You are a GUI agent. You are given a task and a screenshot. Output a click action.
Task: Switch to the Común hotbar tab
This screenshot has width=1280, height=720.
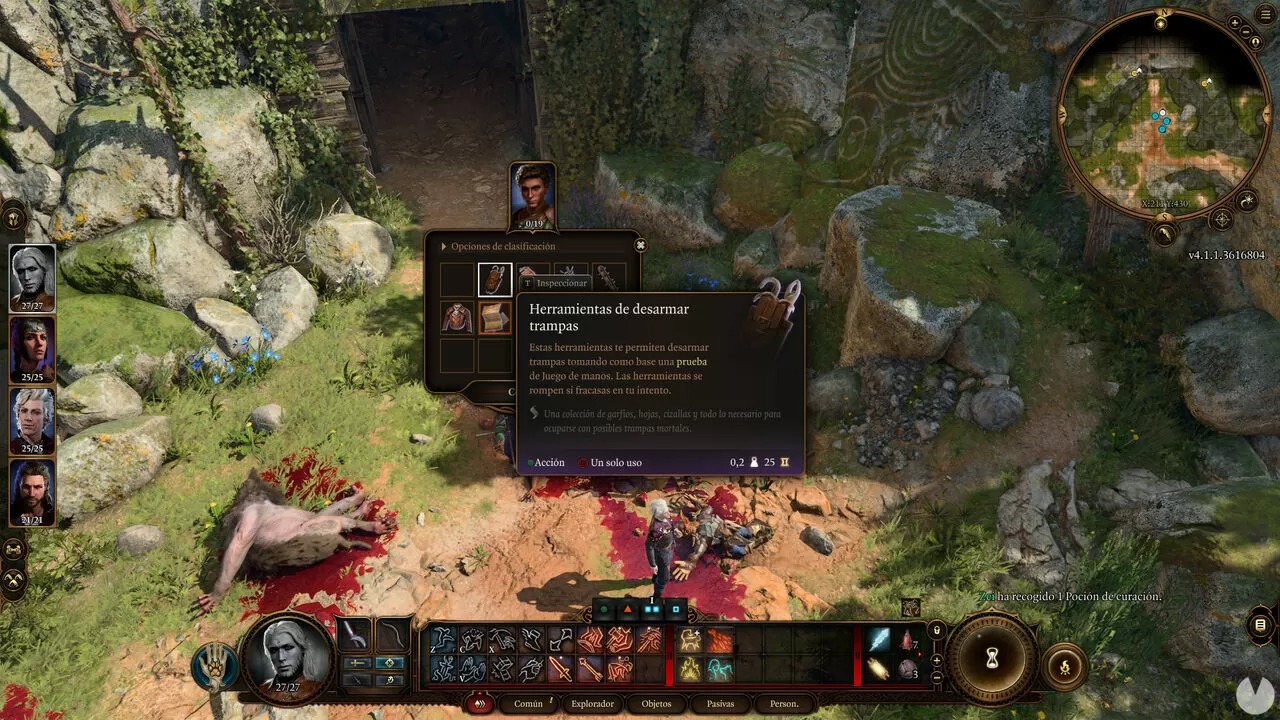click(x=528, y=704)
